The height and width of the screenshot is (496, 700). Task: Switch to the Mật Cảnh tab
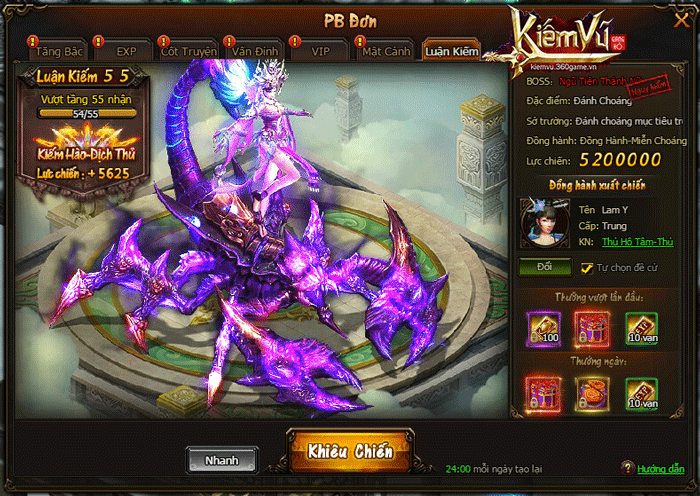384,51
